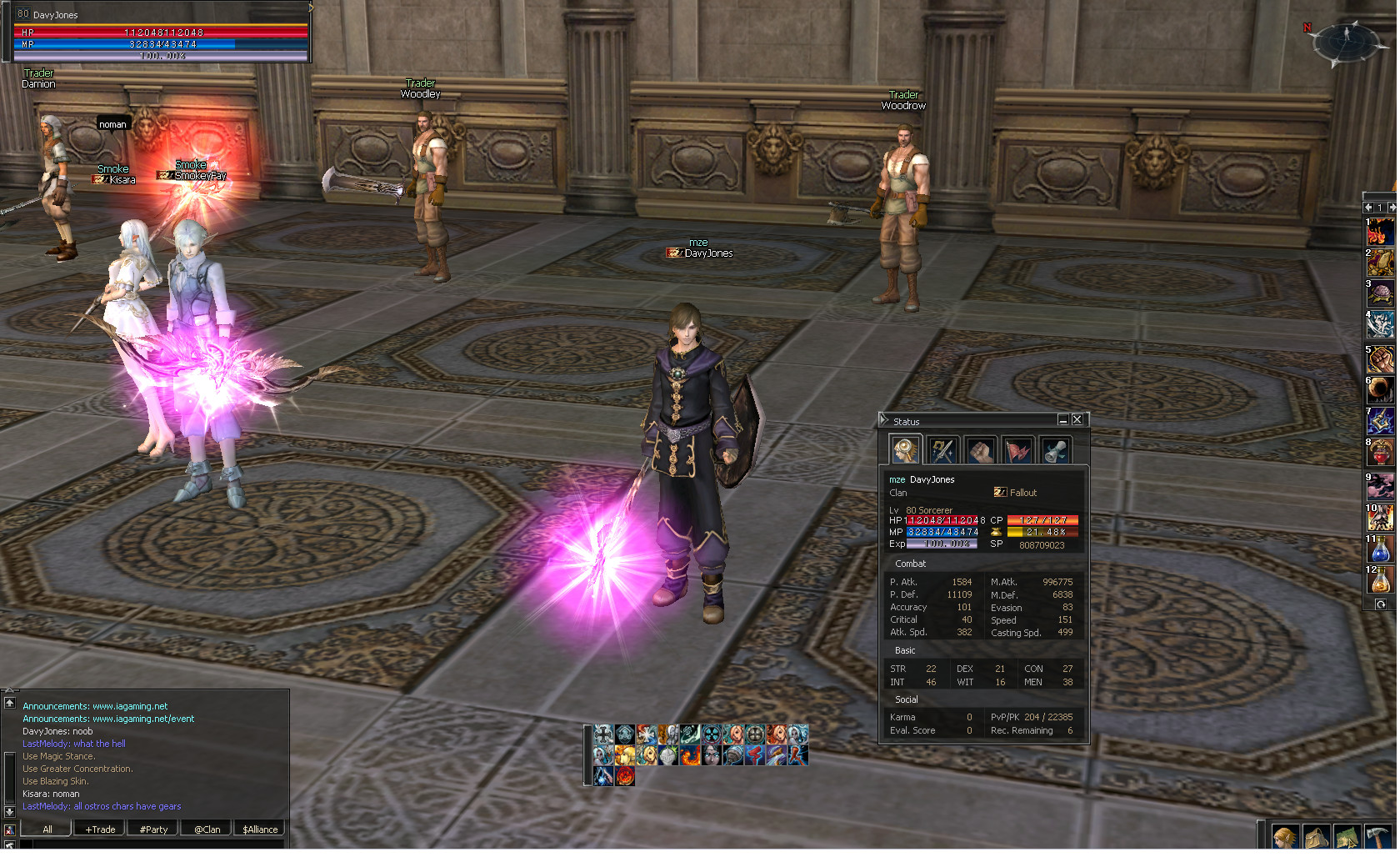Image resolution: width=1400 pixels, height=857 pixels.
Task: Open the clenched fist tab in Status
Action: click(980, 450)
